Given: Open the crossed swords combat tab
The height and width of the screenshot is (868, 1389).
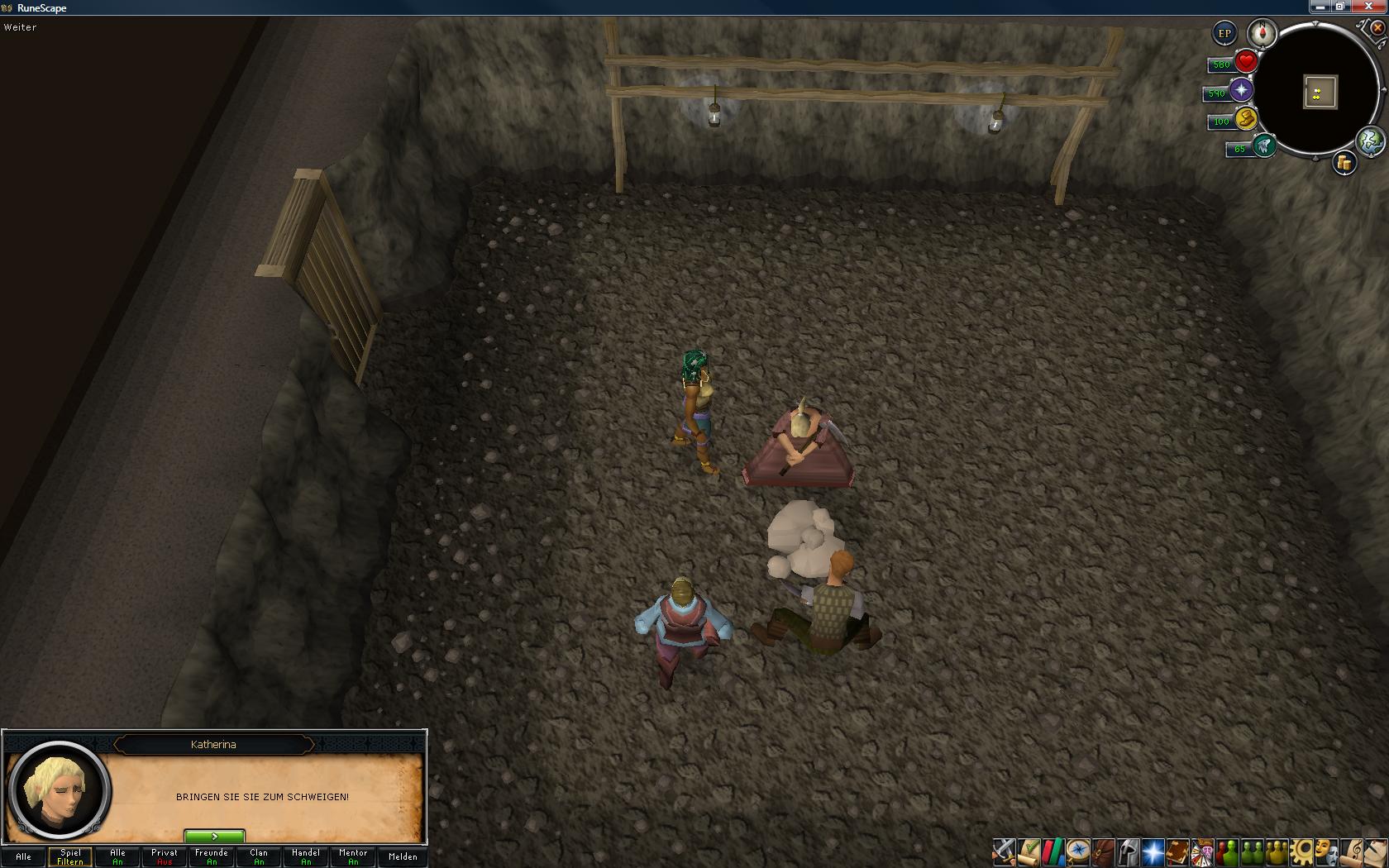Looking at the screenshot, I should tap(1004, 851).
